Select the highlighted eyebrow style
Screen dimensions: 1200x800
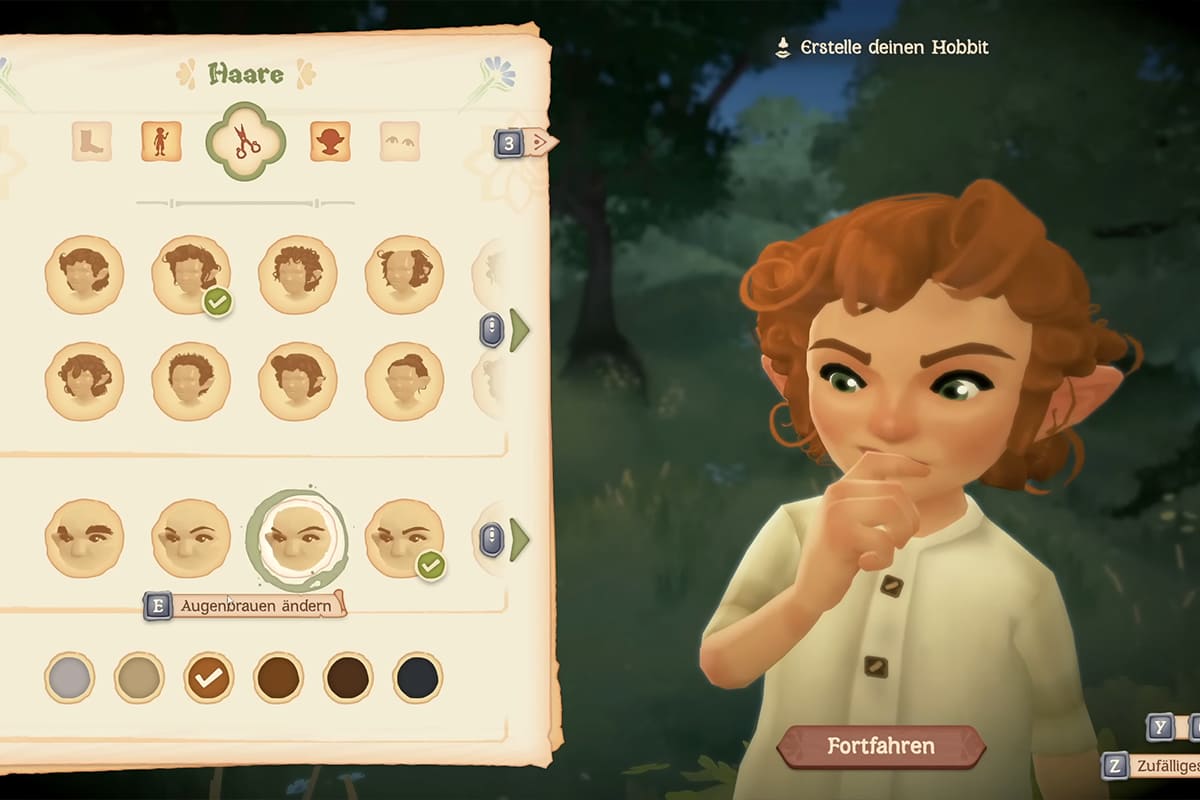(297, 538)
